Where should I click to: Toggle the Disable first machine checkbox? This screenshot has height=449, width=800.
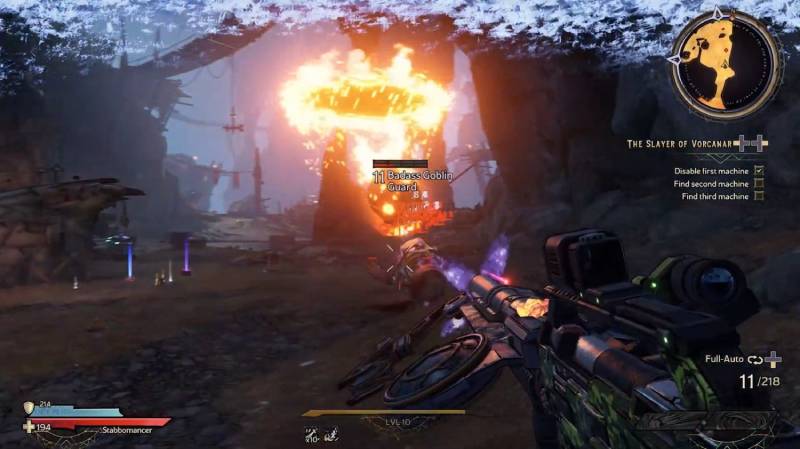click(759, 170)
